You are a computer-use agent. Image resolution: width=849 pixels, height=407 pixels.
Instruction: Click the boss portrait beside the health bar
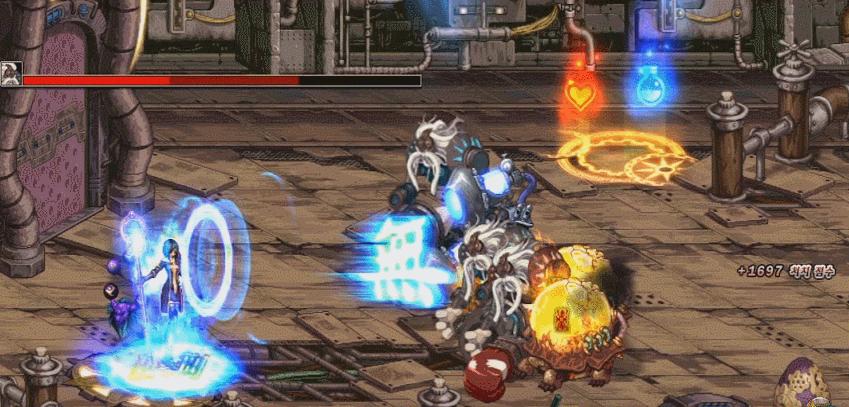pyautogui.click(x=11, y=74)
